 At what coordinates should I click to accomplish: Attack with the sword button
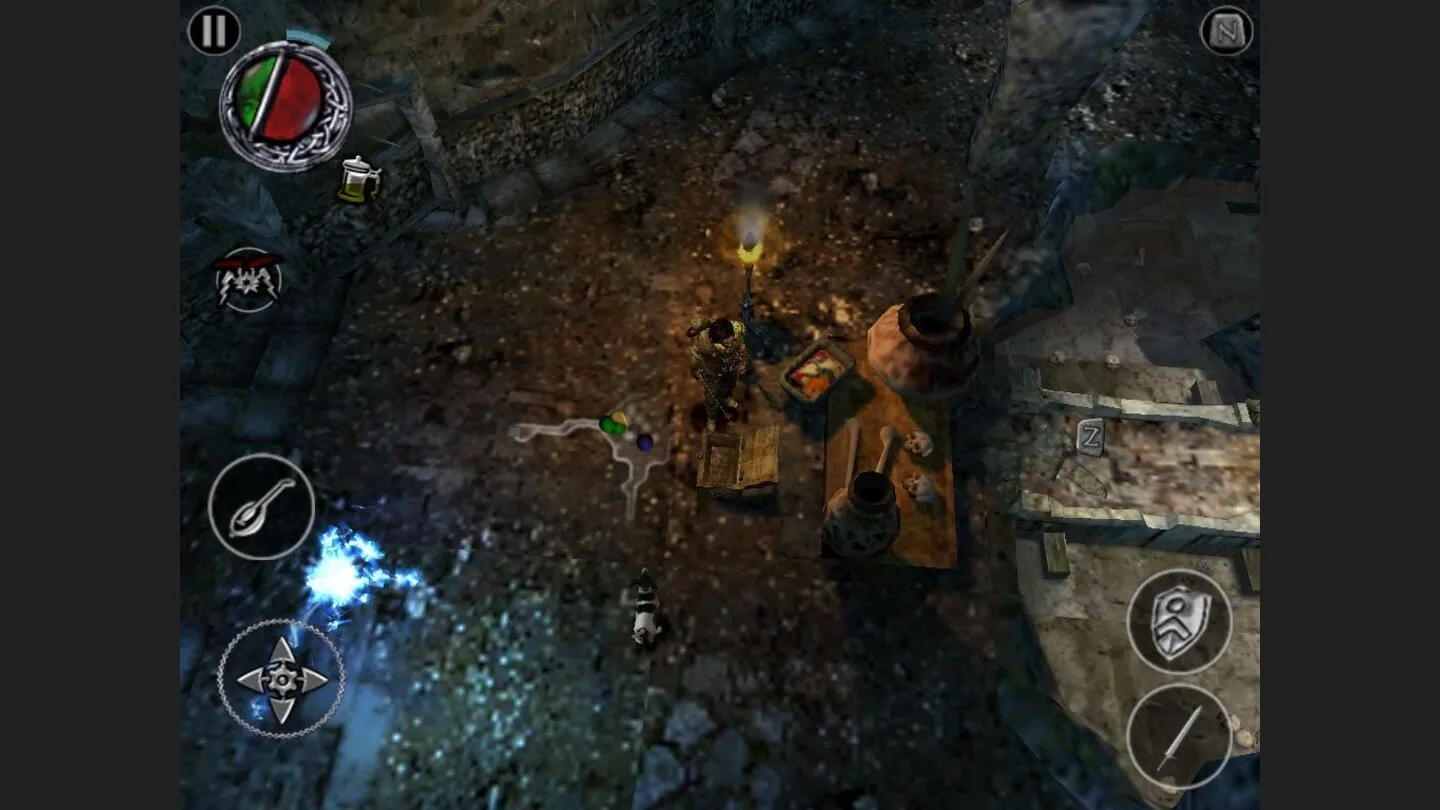point(1180,738)
